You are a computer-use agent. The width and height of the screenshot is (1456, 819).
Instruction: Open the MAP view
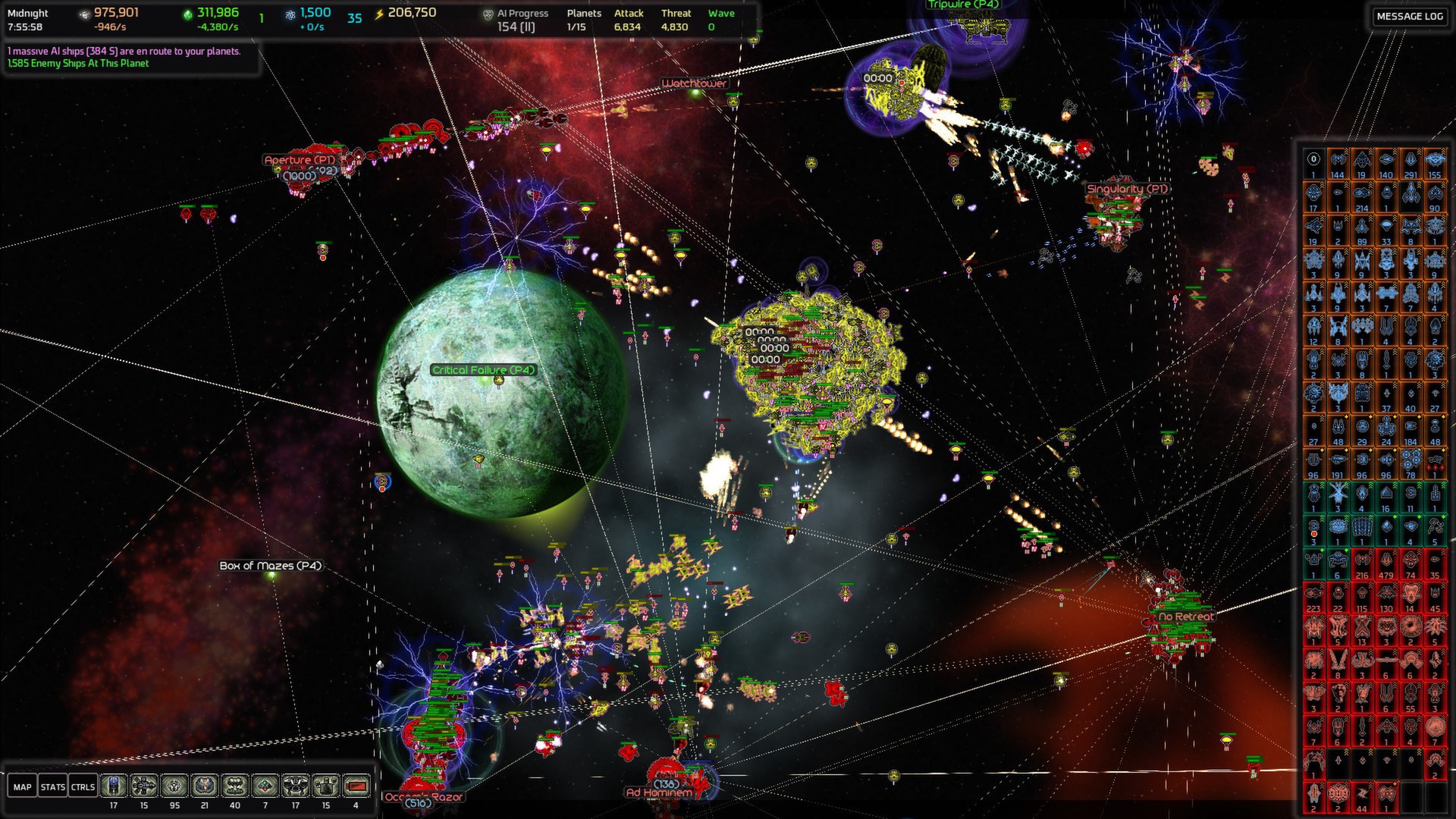[x=22, y=786]
